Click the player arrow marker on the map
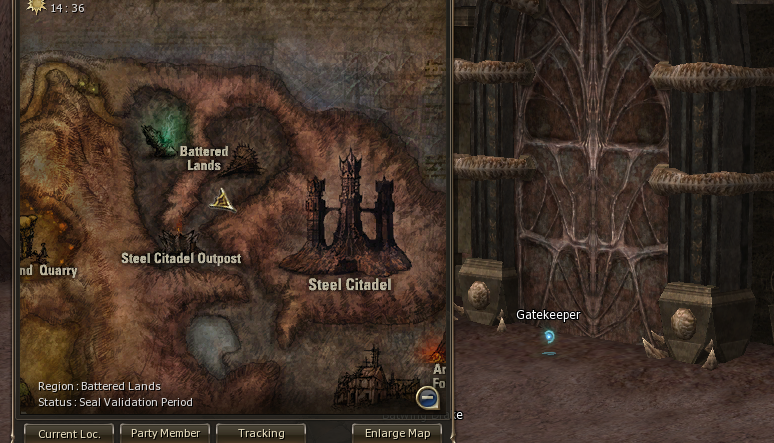Viewport: 774px width, 443px height. (x=223, y=199)
